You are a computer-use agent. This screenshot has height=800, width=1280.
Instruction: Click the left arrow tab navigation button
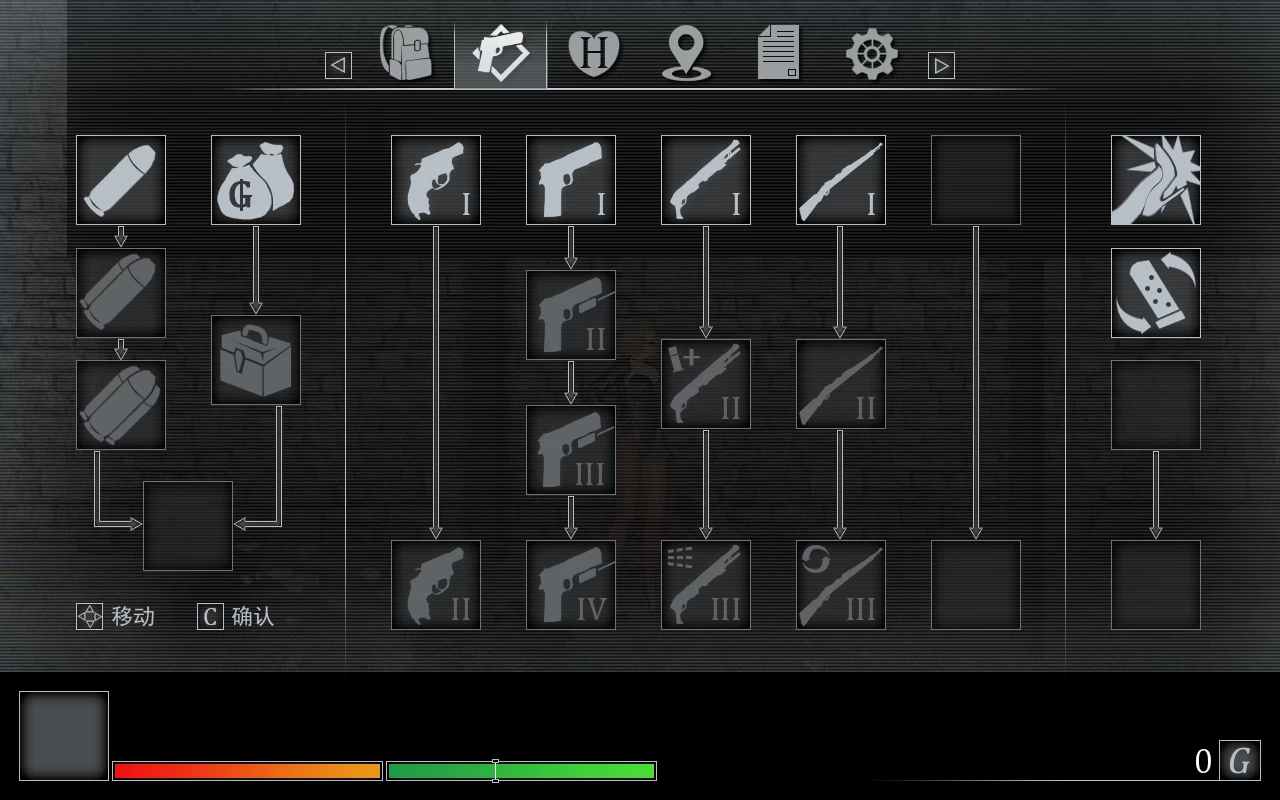coord(338,65)
